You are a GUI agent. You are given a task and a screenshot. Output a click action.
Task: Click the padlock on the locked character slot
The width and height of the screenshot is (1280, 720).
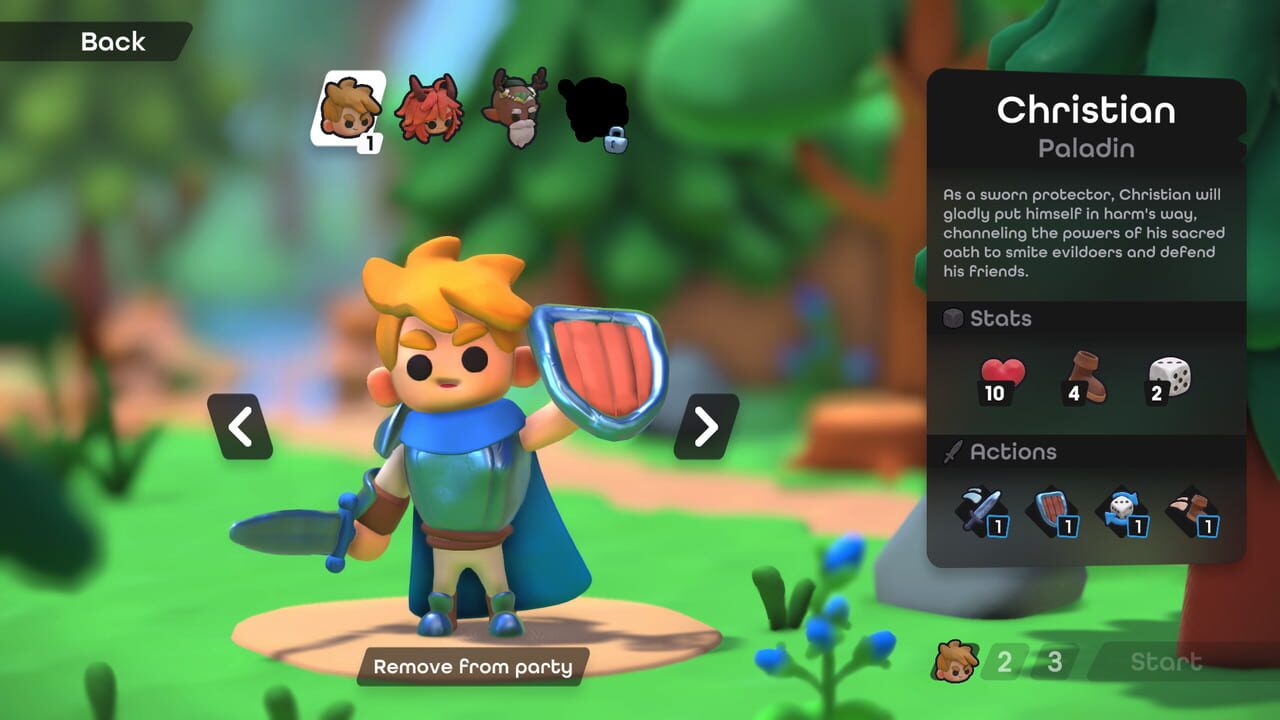click(x=617, y=141)
